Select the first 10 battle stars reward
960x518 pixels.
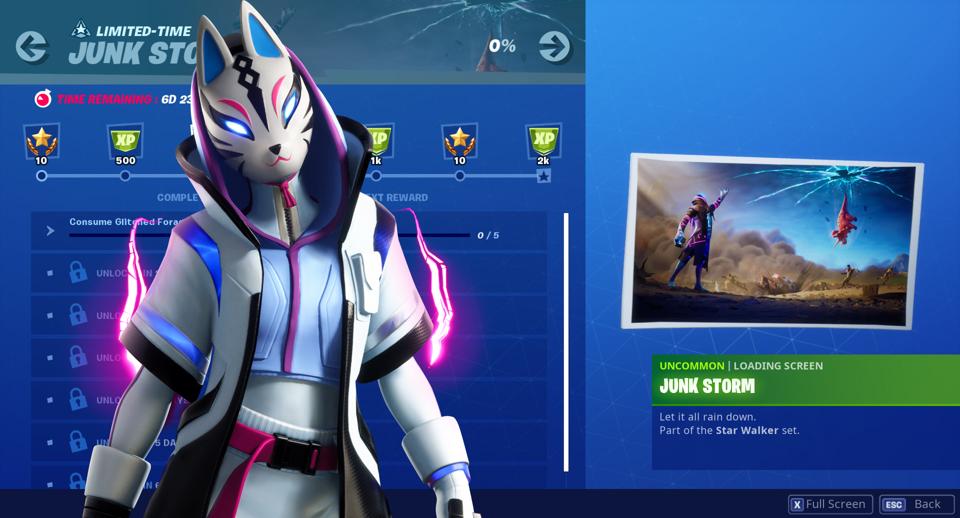click(x=41, y=143)
